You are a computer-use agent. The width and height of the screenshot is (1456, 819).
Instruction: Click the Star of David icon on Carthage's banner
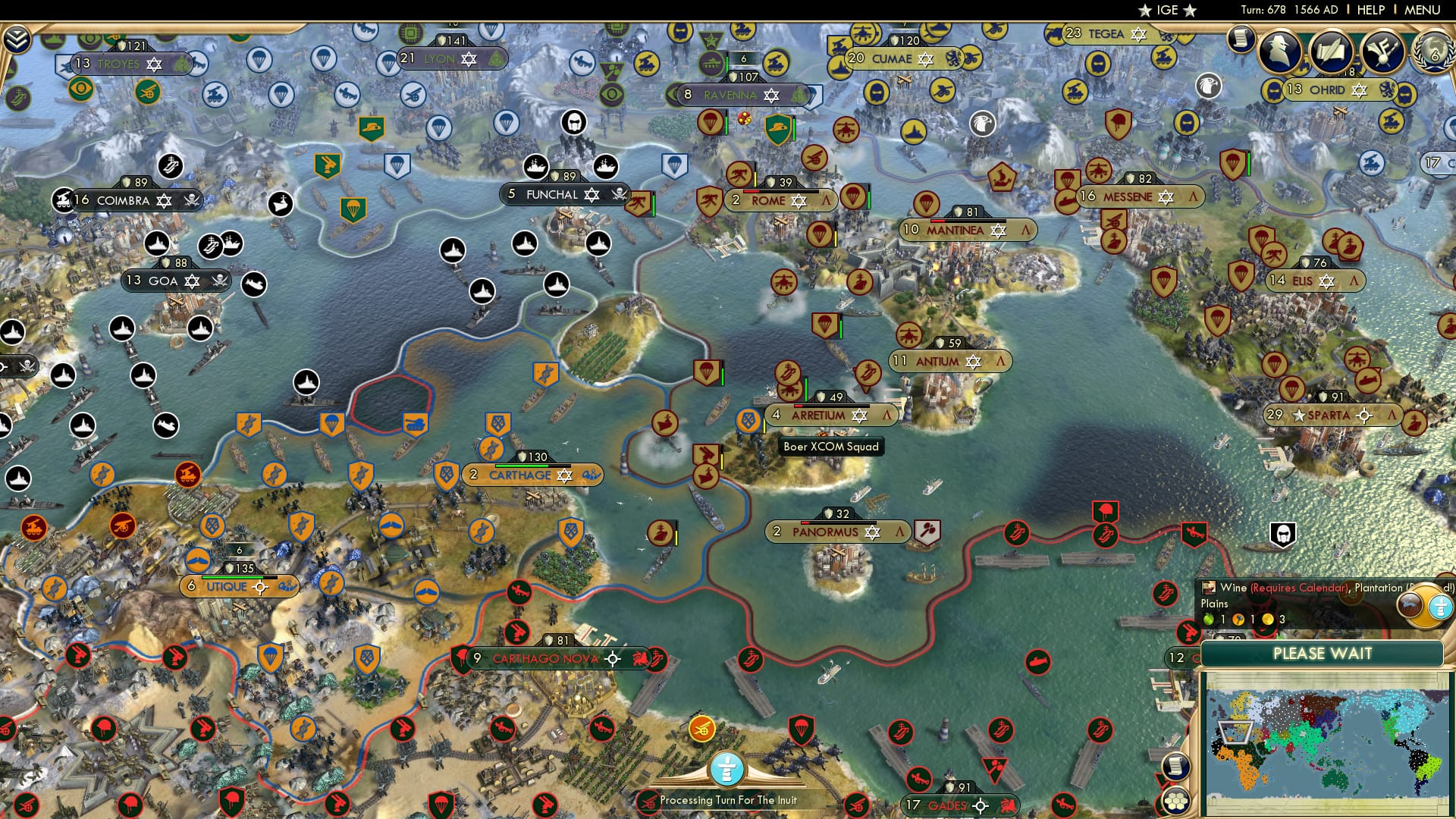[566, 475]
